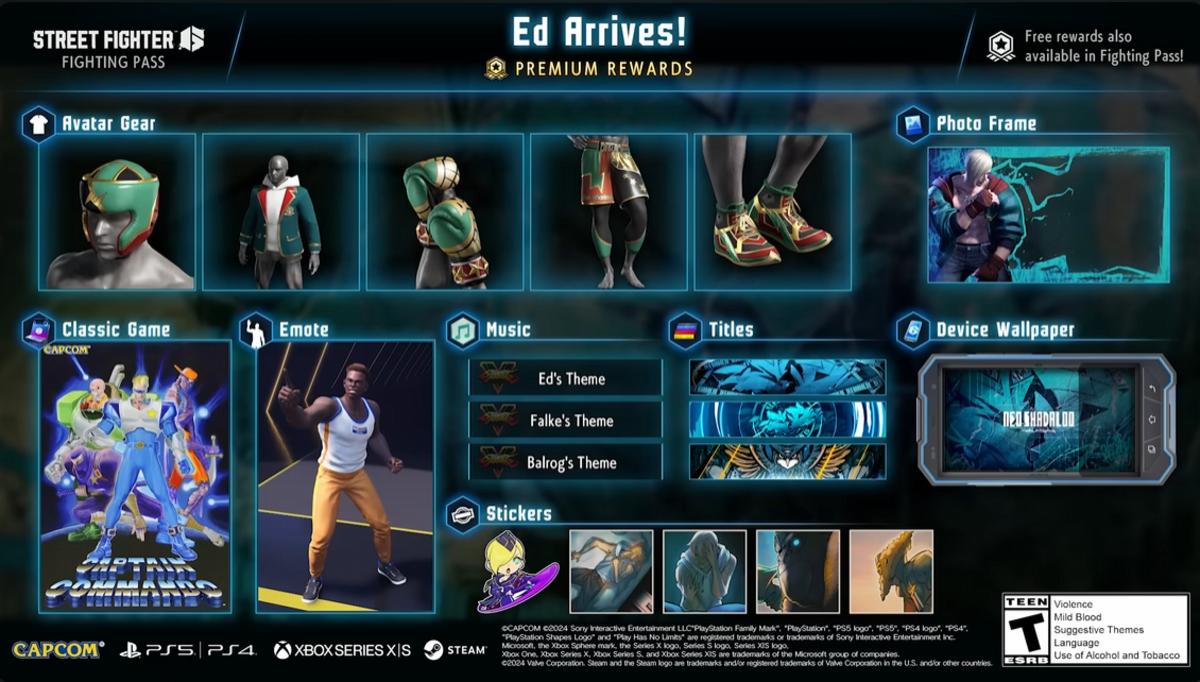Choose the green varsity jacket gear
Image resolution: width=1200 pixels, height=682 pixels.
coord(281,212)
